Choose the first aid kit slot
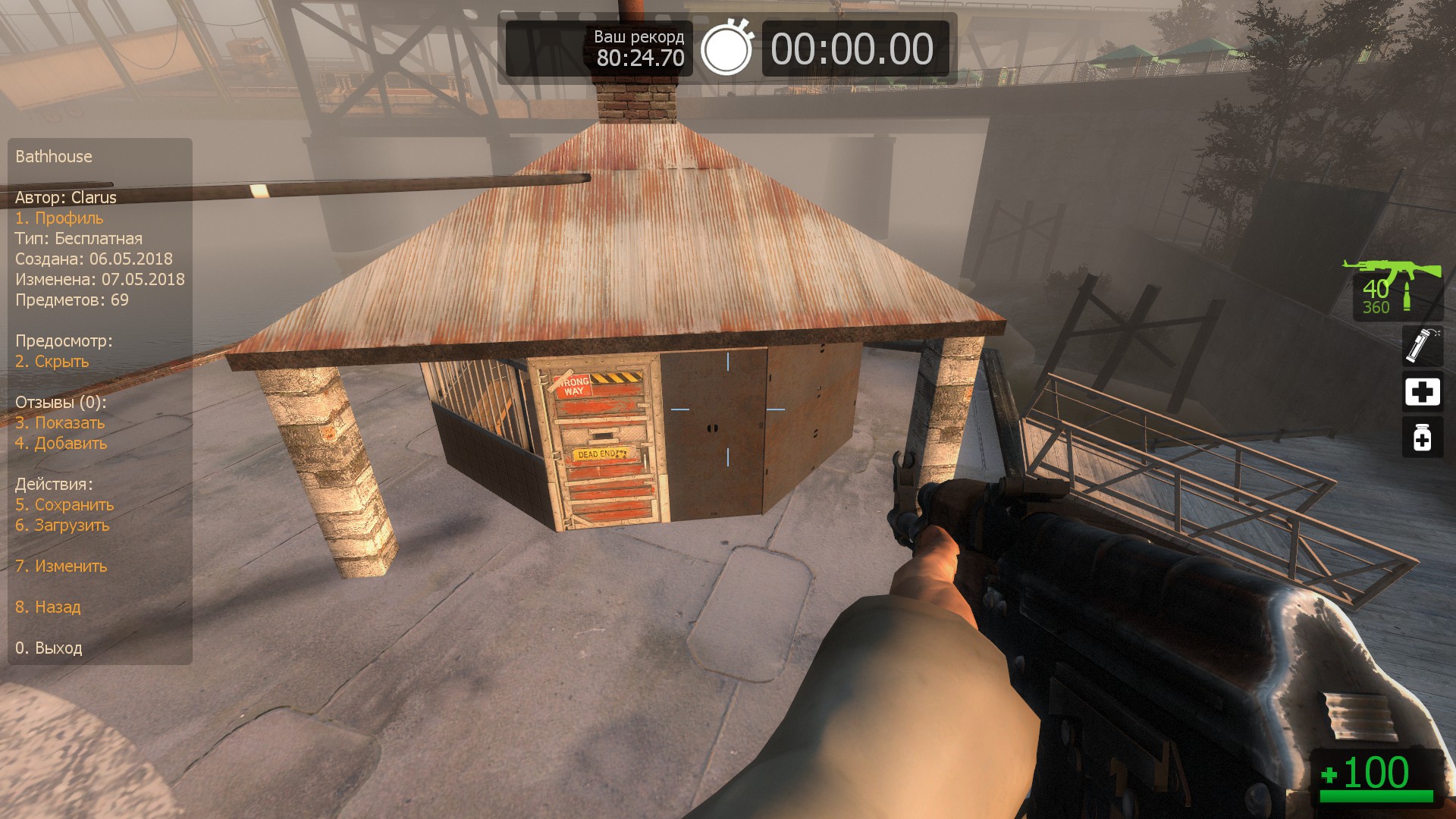This screenshot has width=1456, height=819. pos(1422,392)
